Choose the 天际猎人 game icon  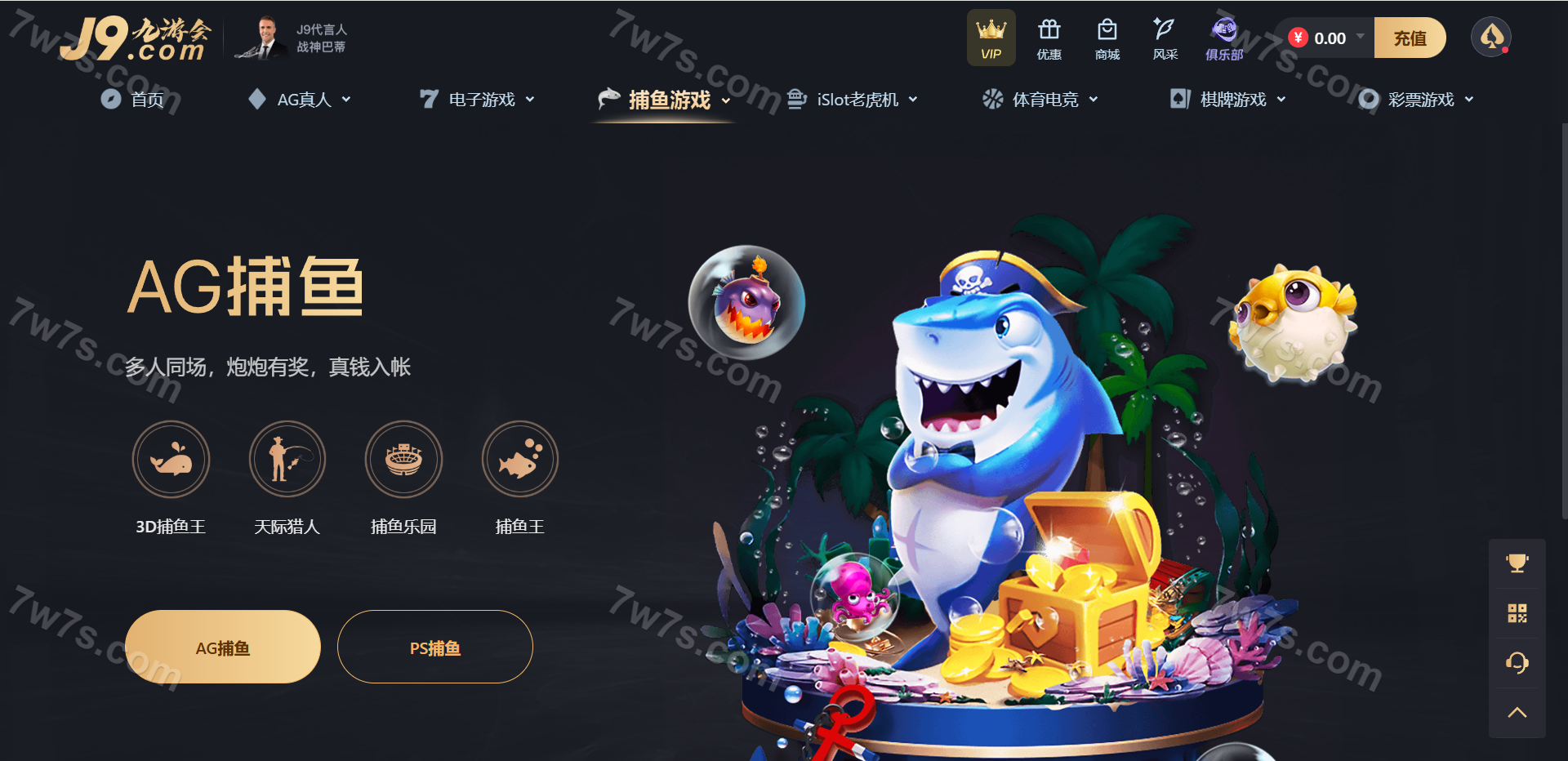(287, 459)
